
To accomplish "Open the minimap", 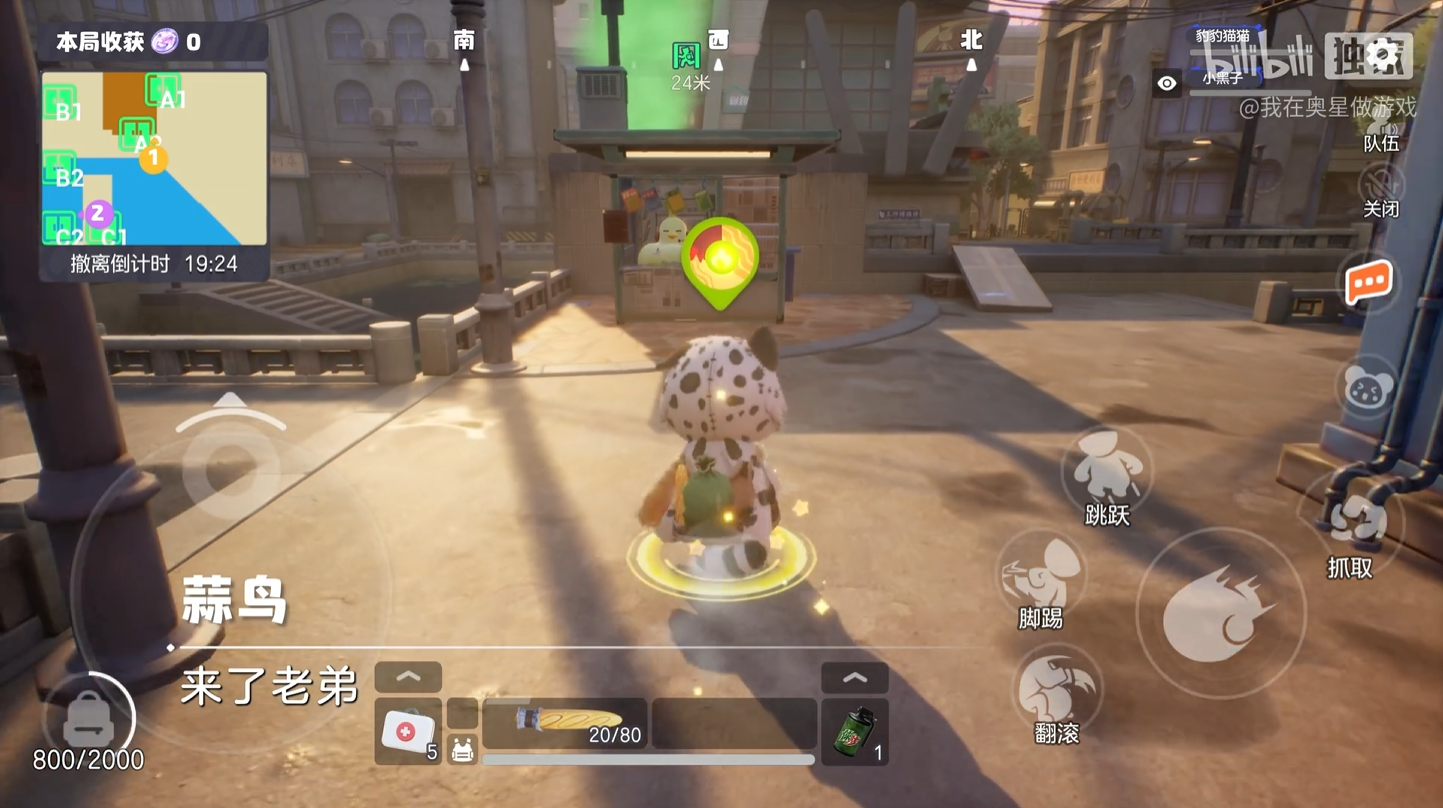I will click(154, 158).
